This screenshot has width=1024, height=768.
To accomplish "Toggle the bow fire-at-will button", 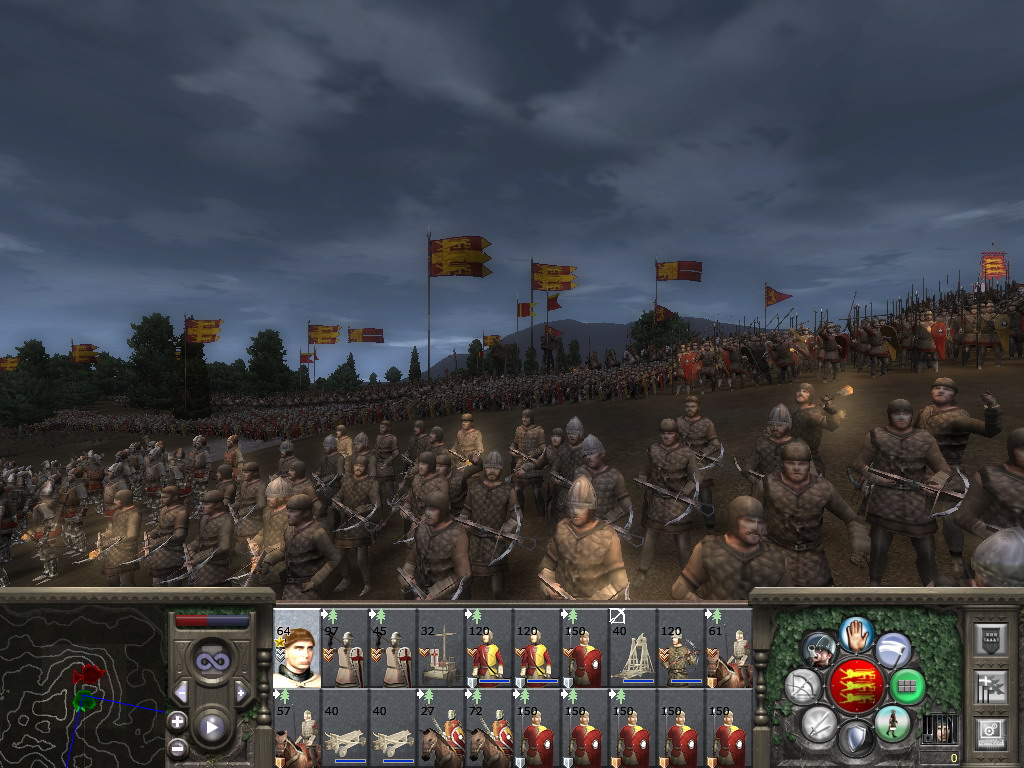I will [x=802, y=686].
